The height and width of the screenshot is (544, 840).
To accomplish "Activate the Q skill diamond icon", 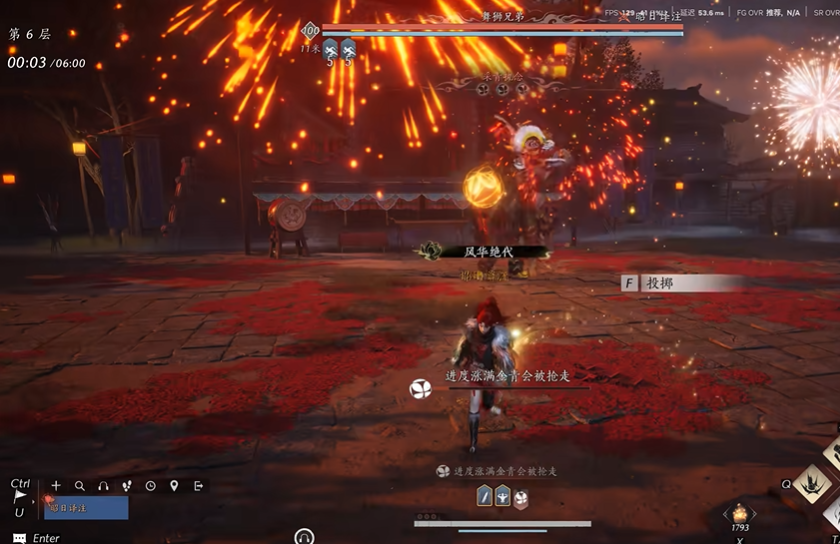I will (x=811, y=484).
